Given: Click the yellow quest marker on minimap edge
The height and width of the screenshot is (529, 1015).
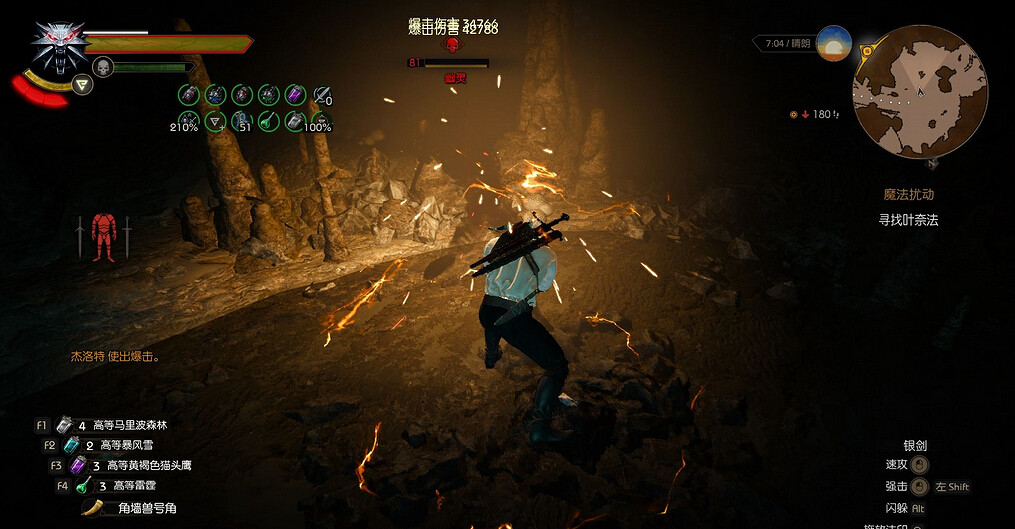Looking at the screenshot, I should 867,48.
